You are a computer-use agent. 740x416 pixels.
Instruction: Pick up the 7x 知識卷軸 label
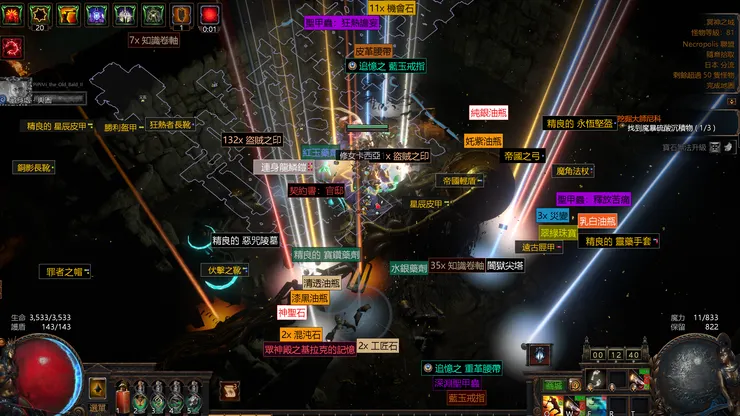click(x=154, y=41)
